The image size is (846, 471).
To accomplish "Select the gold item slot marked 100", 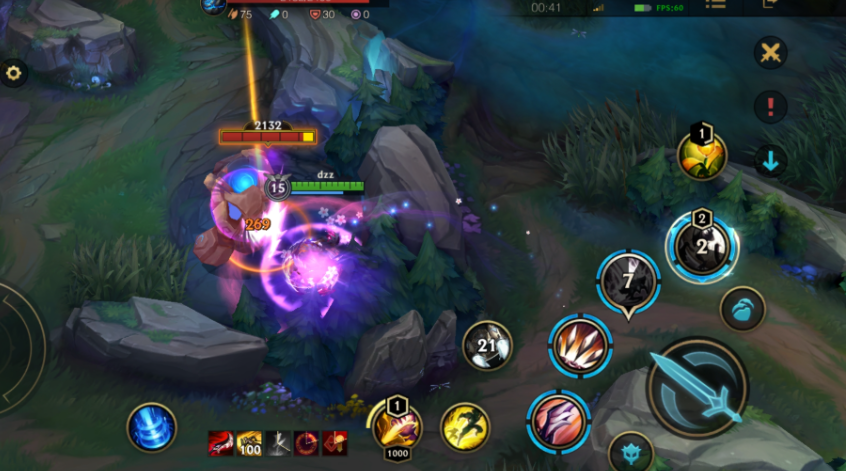I will 249,443.
